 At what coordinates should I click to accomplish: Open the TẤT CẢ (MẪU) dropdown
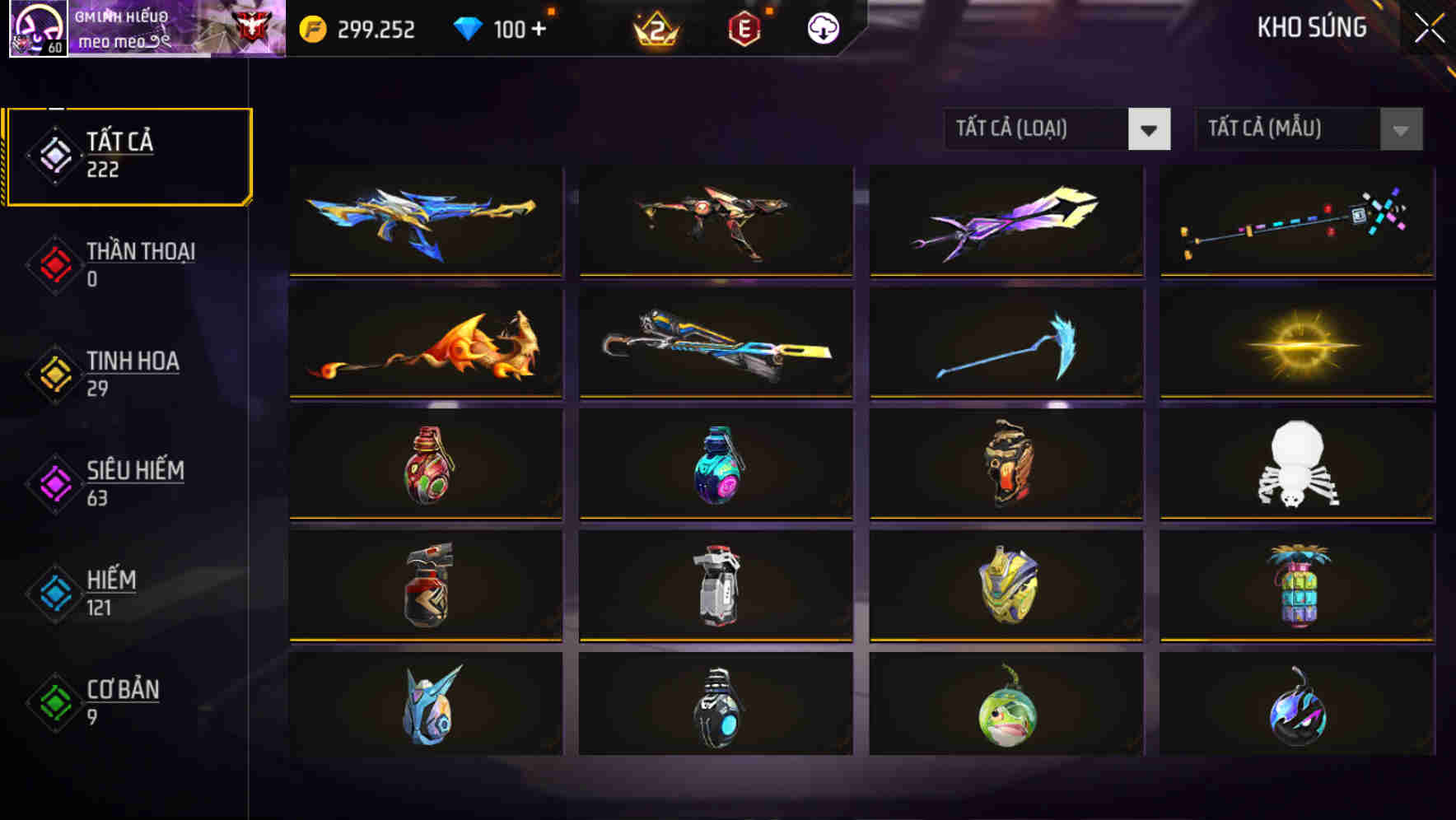1285,129
